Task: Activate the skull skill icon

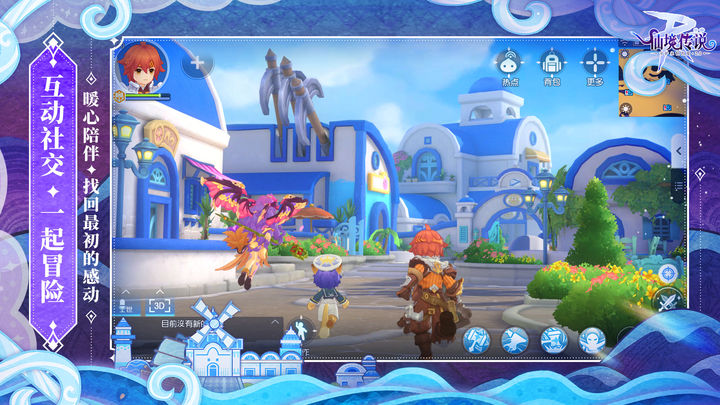Action: 592,340
